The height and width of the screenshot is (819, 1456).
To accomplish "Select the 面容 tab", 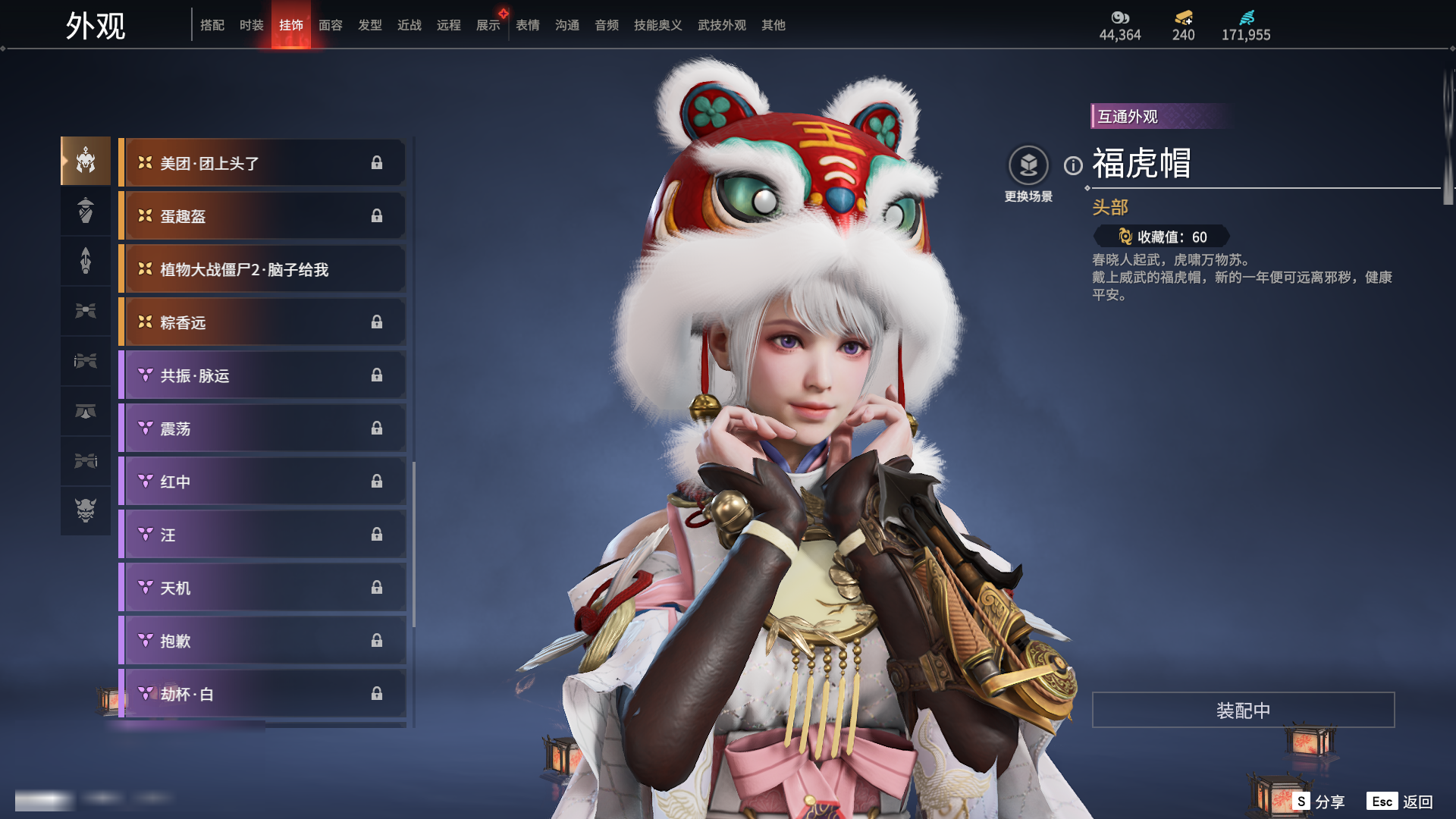I will 330,25.
